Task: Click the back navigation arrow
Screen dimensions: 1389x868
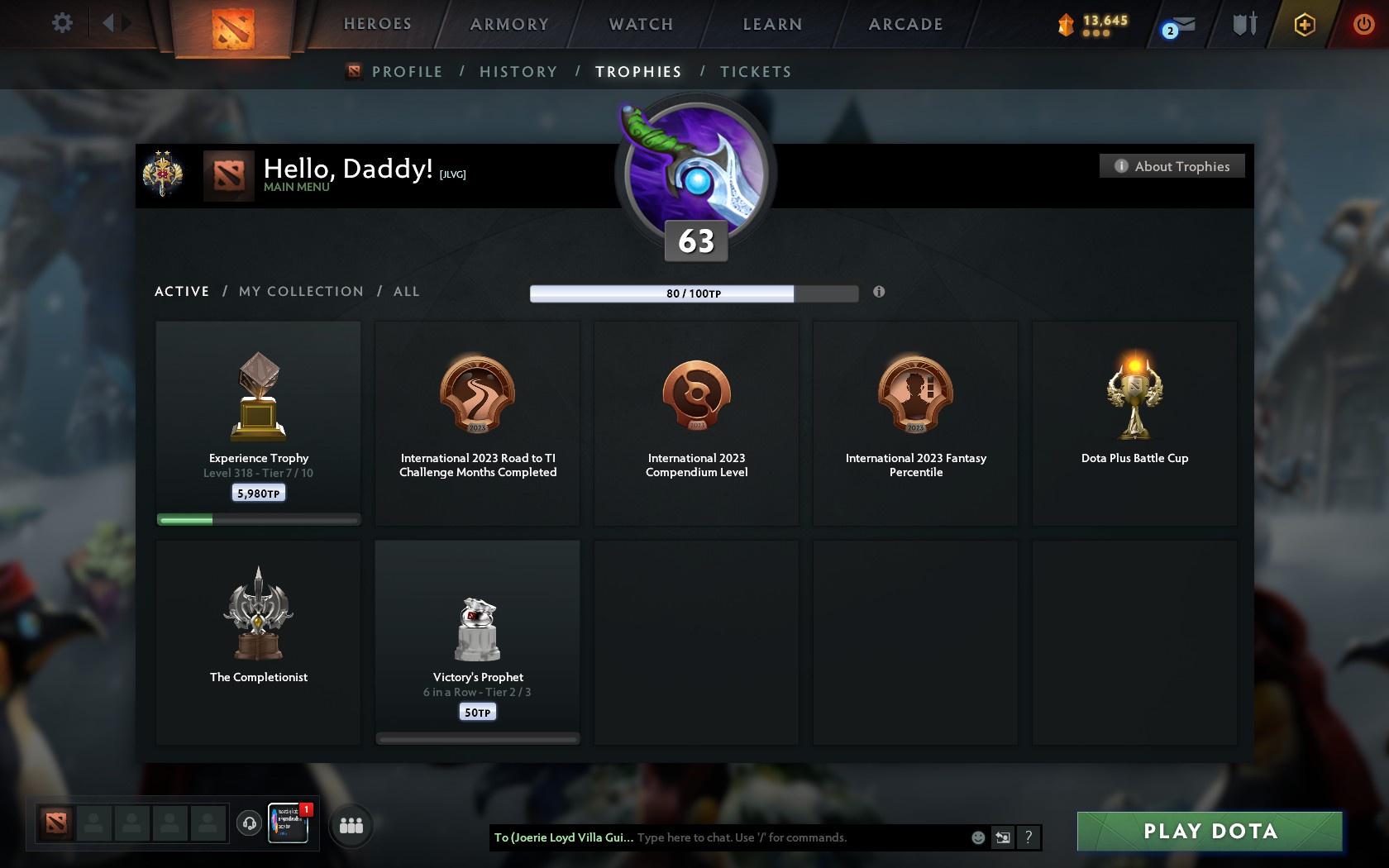Action: click(x=109, y=23)
